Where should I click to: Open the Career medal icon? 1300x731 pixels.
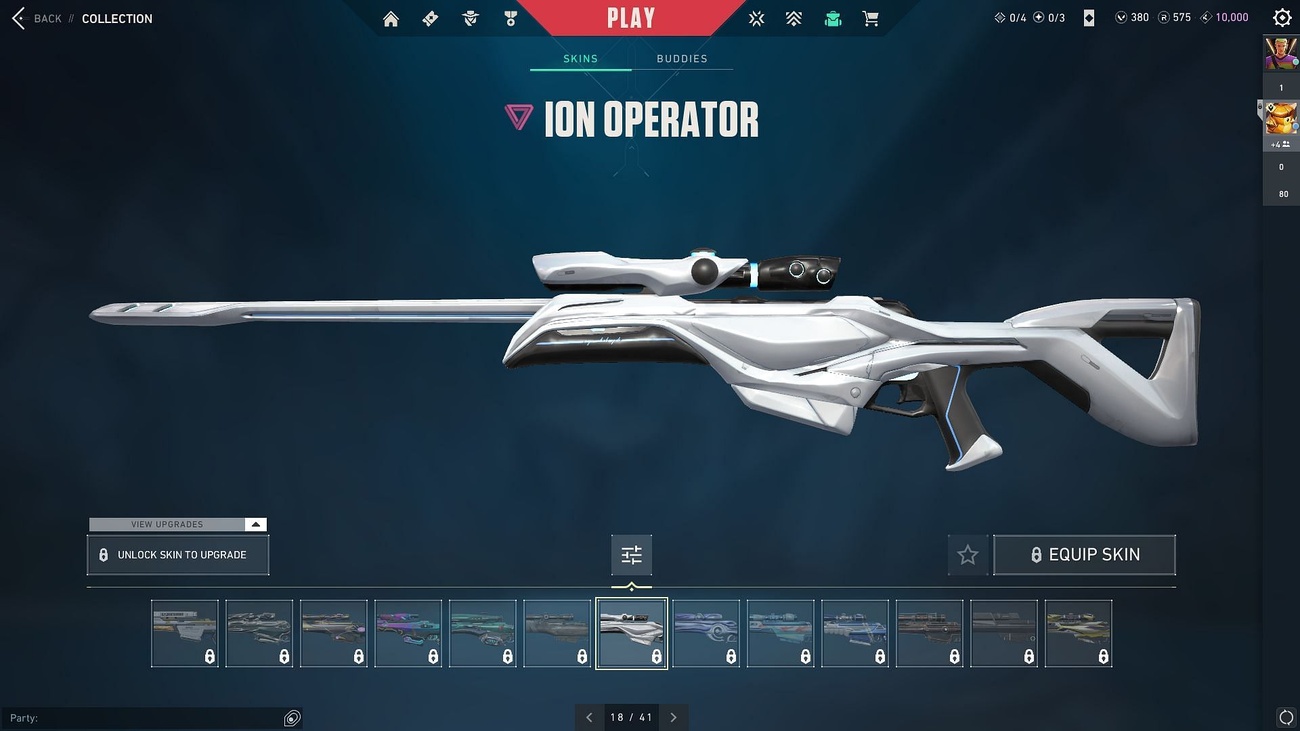point(509,17)
